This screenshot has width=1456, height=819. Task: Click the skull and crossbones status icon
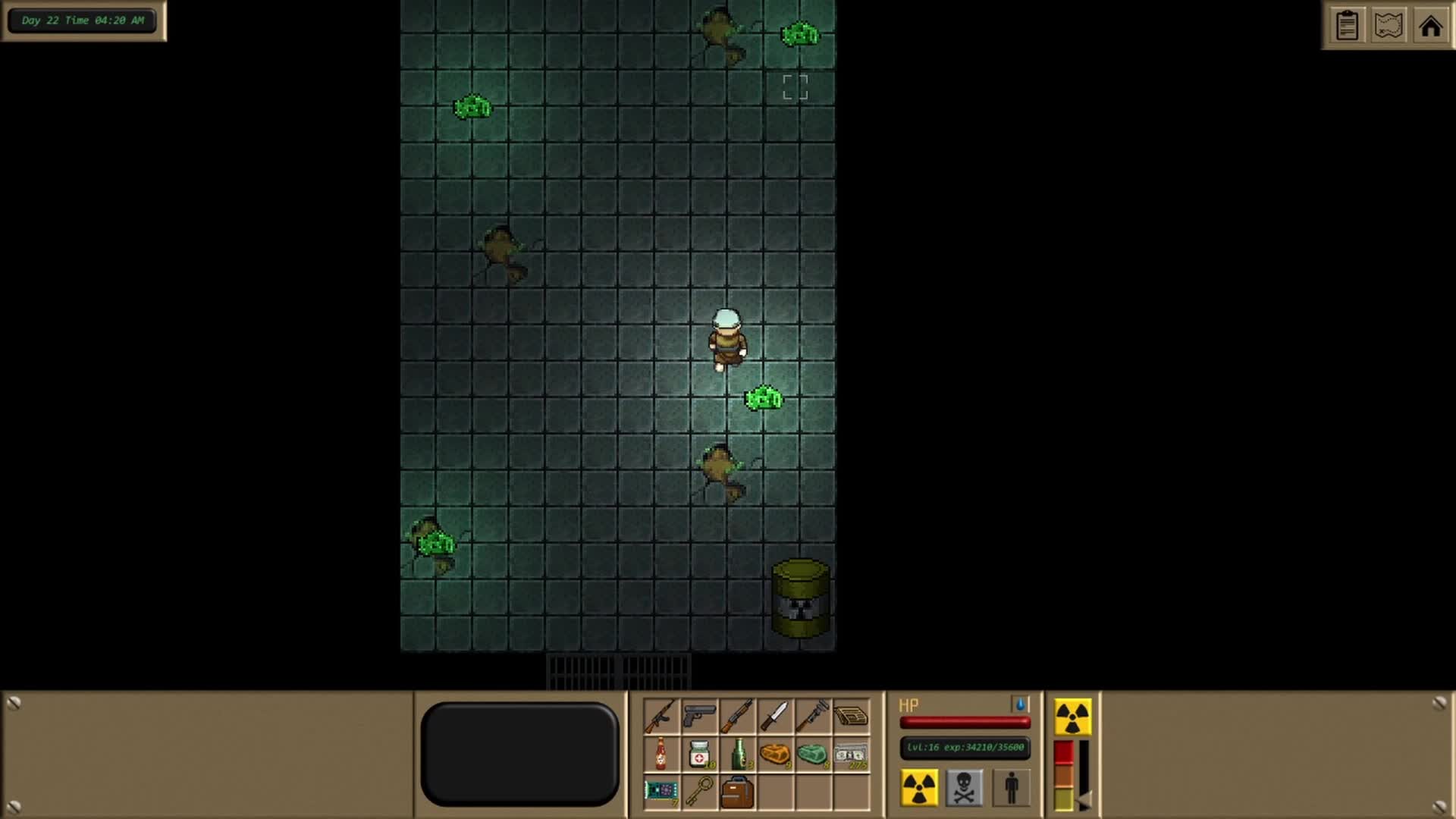tap(964, 787)
